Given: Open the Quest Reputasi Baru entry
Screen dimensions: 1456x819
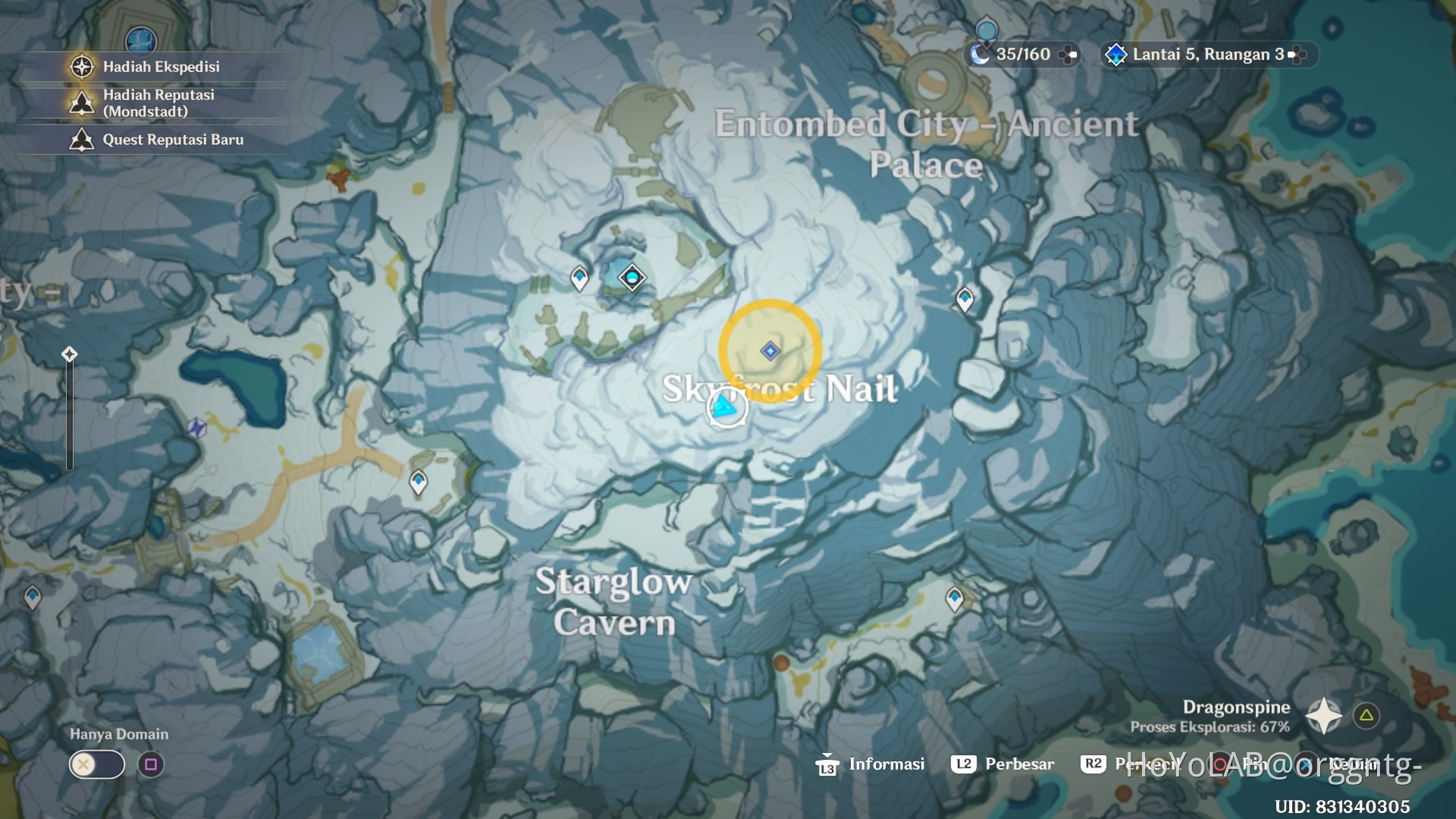Looking at the screenshot, I should coord(173,140).
